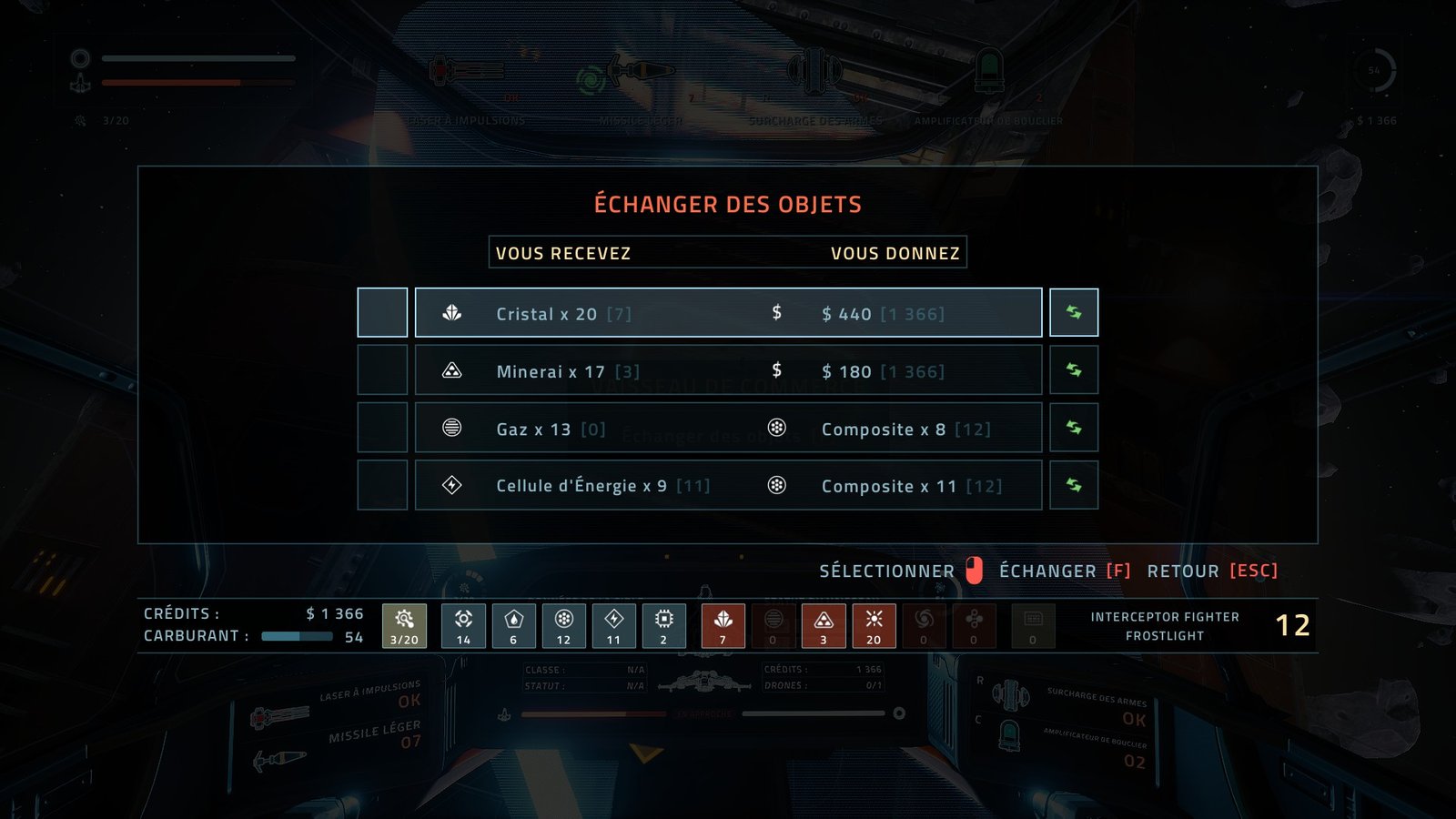Exchange Minerai using its green swap arrows
Screen dimensions: 1456x819
1074,370
